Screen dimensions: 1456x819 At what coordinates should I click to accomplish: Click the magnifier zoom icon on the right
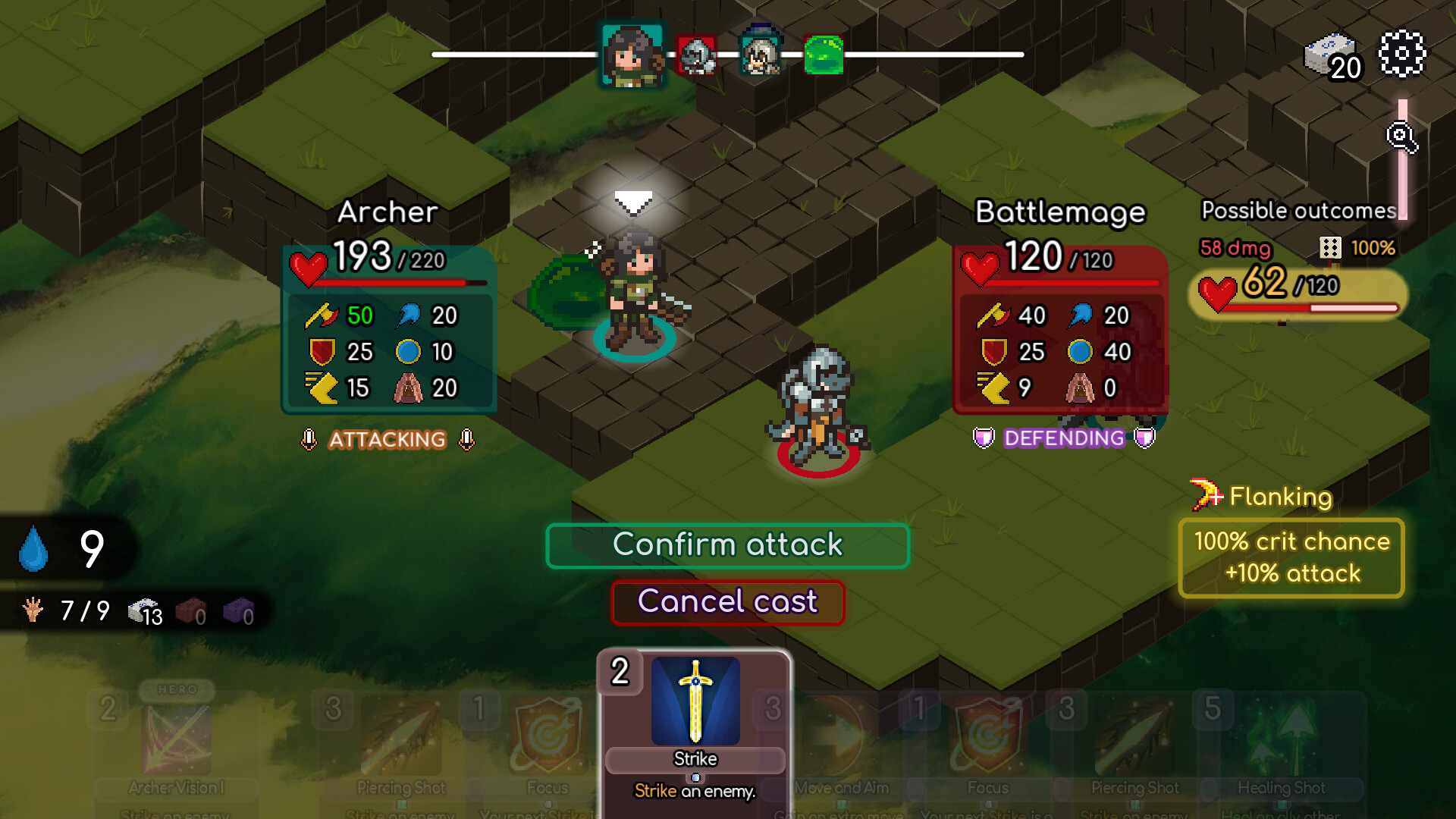coord(1401,136)
